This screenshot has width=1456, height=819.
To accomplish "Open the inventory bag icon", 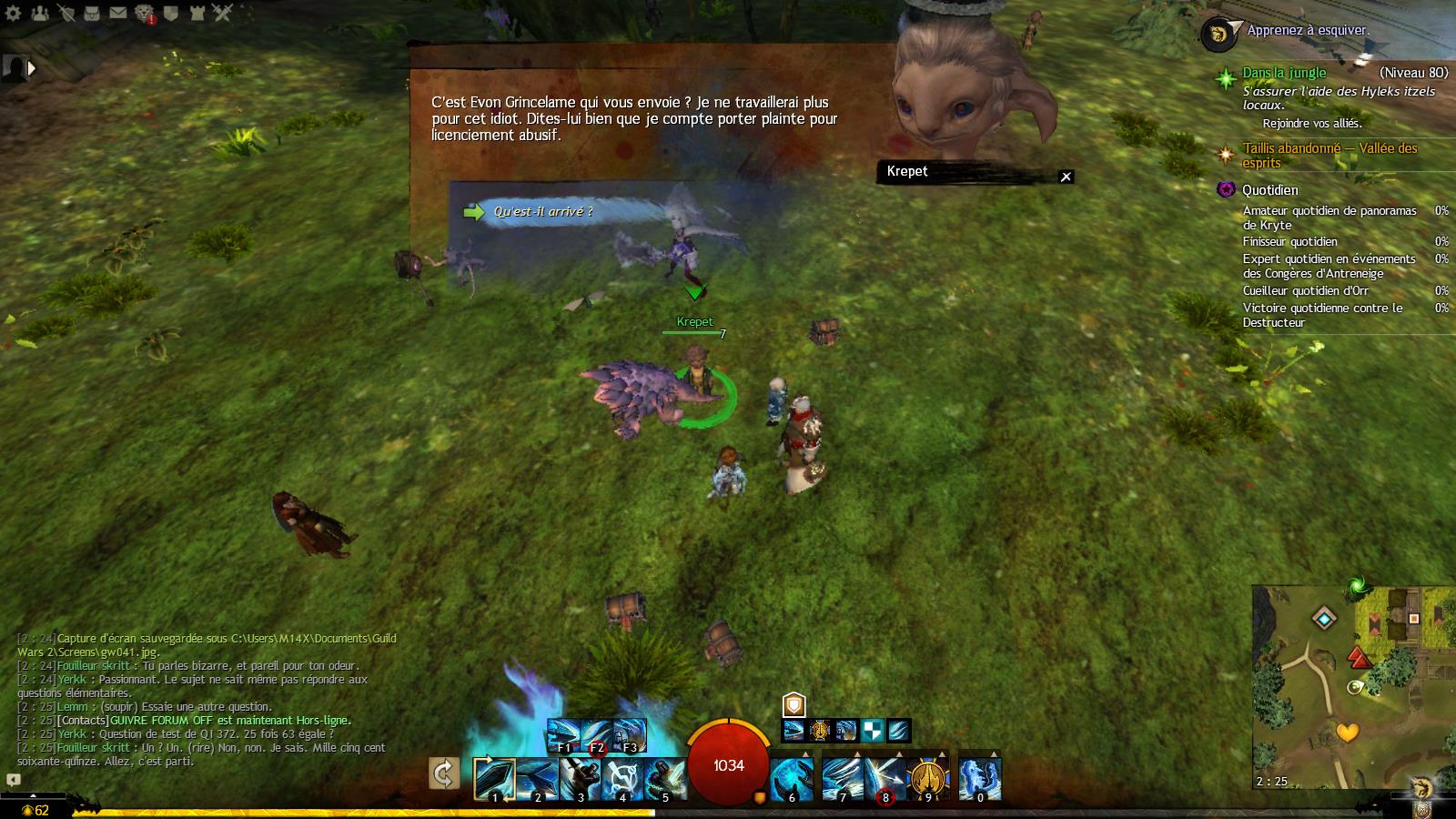I will (92, 13).
